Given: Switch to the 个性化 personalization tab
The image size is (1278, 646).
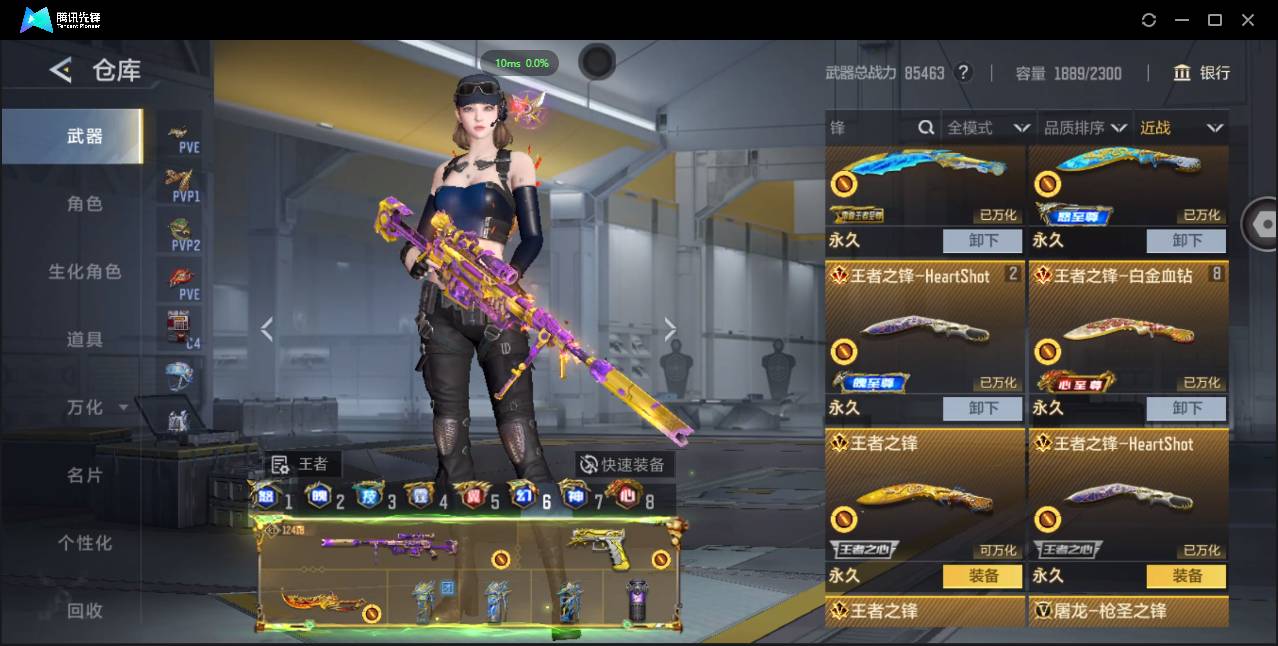Looking at the screenshot, I should pos(84,543).
